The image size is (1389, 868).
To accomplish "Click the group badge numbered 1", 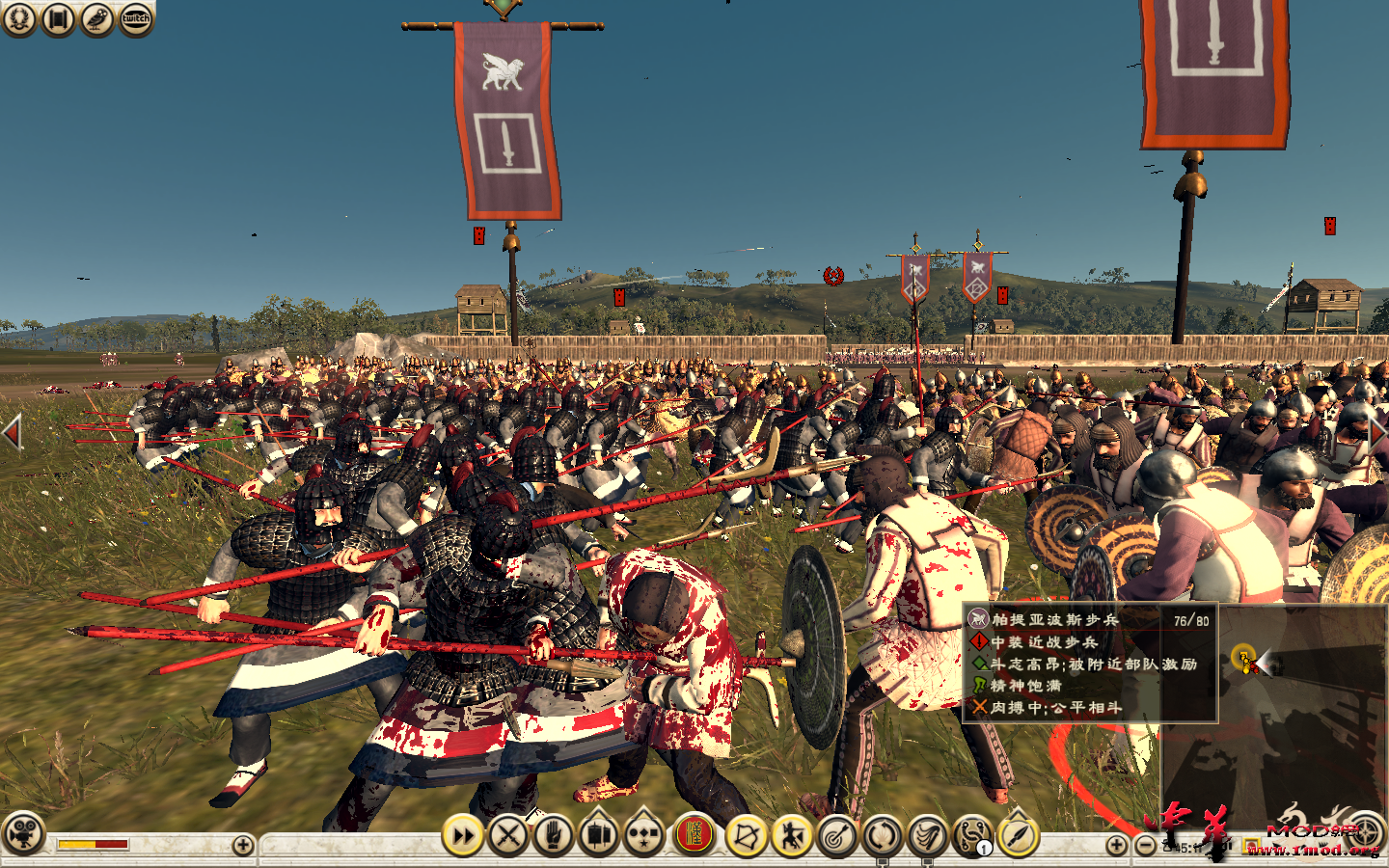I will click(983, 846).
